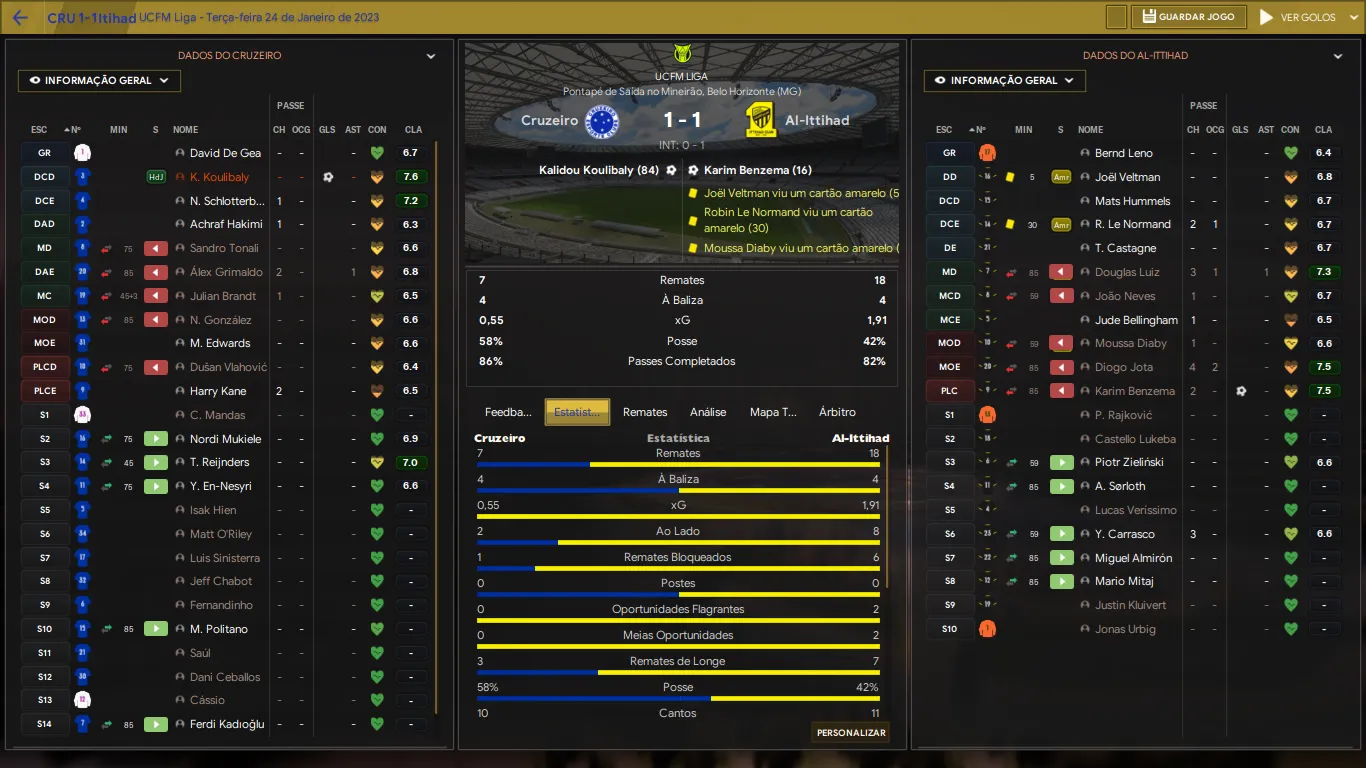Open Ver Golos replay
1366x768 pixels.
point(1298,17)
